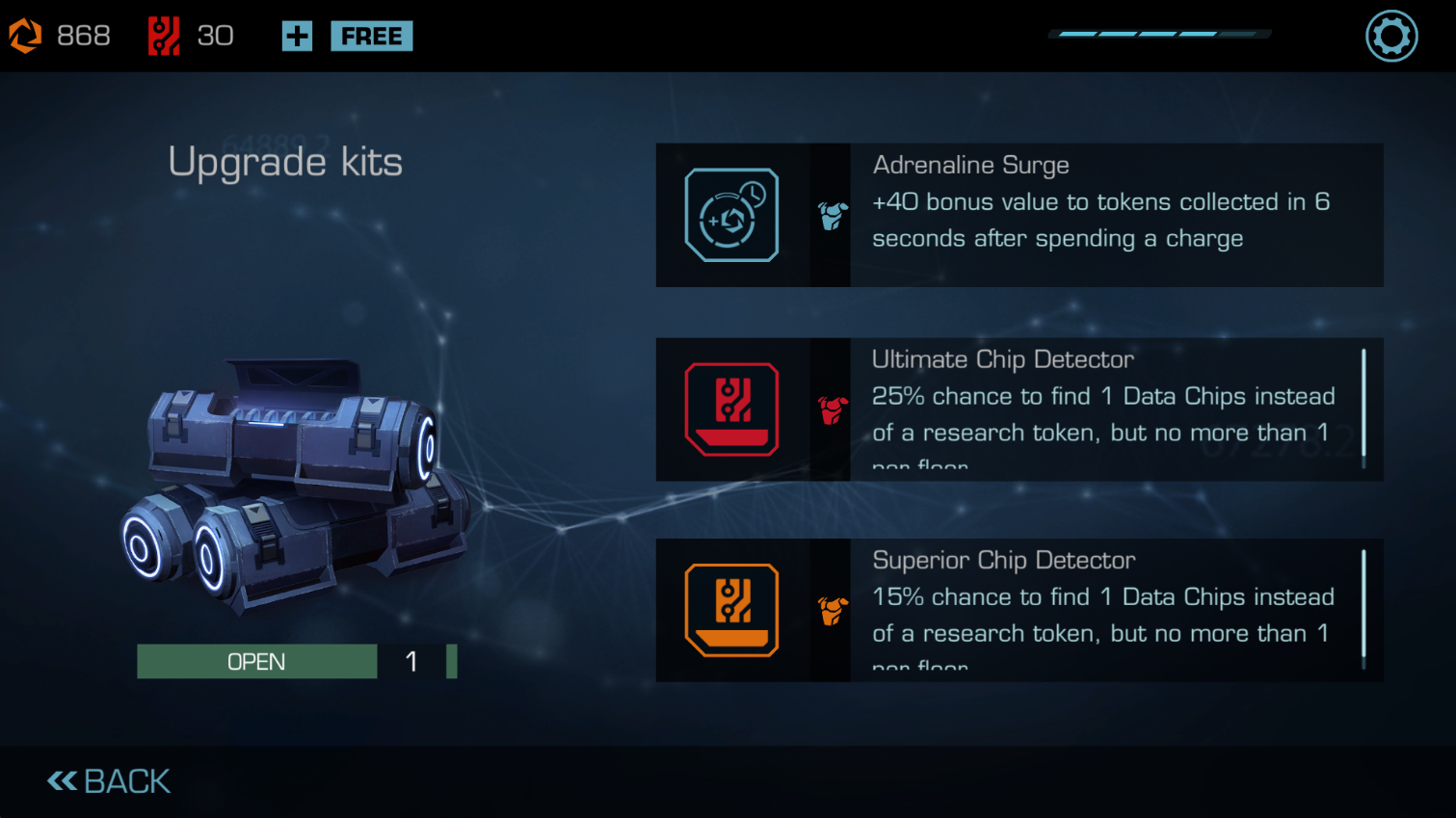Viewport: 1456px width, 818px height.
Task: Open the settings gear icon
Action: pyautogui.click(x=1391, y=37)
